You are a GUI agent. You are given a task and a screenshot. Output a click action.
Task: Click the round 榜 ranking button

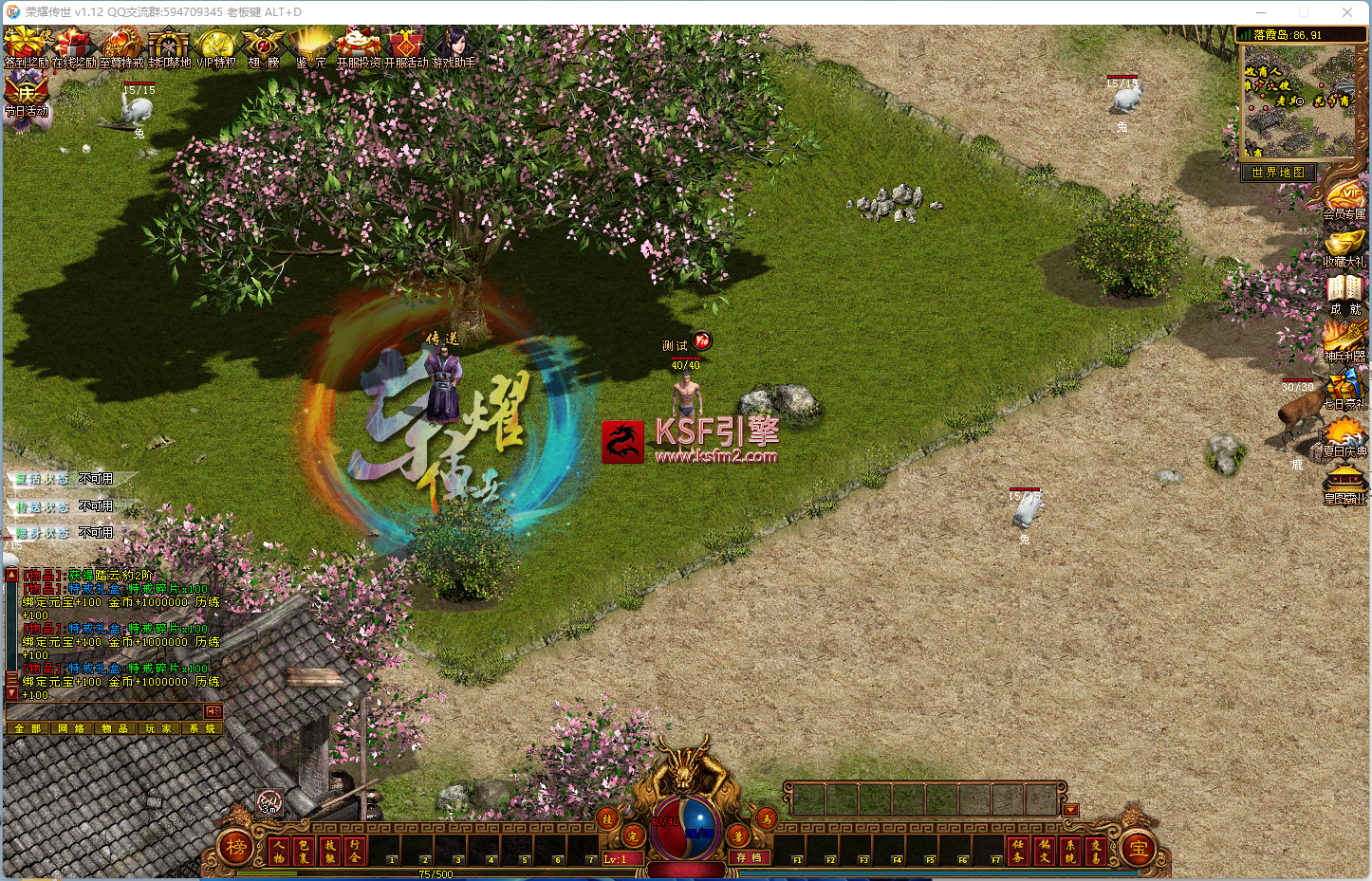click(x=236, y=847)
